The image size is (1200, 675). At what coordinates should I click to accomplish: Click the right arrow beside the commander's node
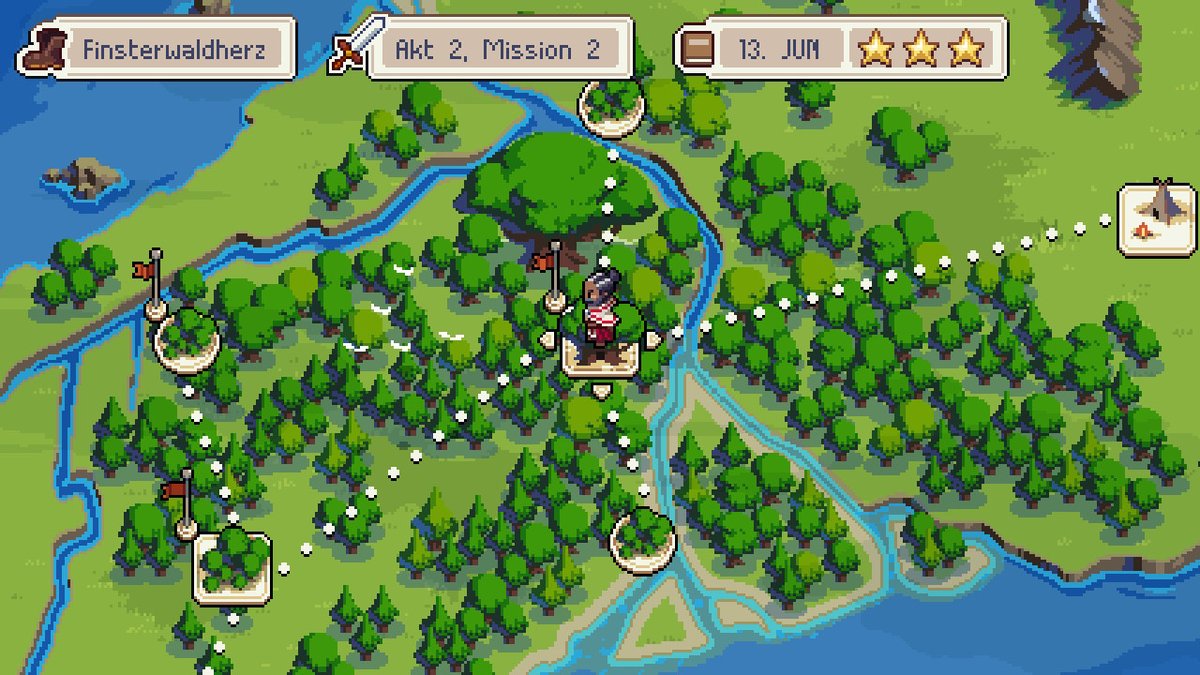[x=653, y=340]
